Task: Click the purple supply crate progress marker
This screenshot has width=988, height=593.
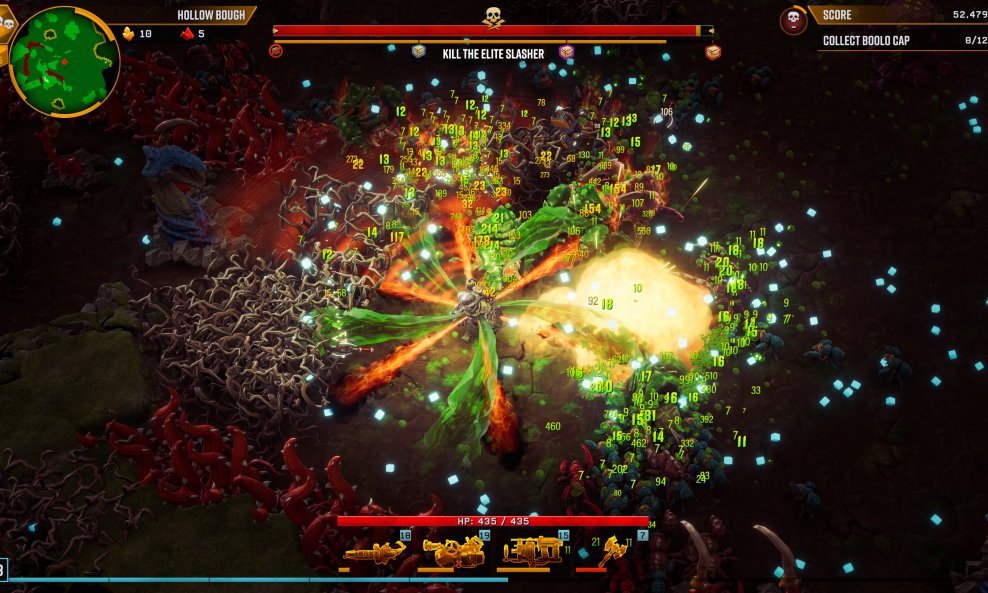Action: [567, 52]
